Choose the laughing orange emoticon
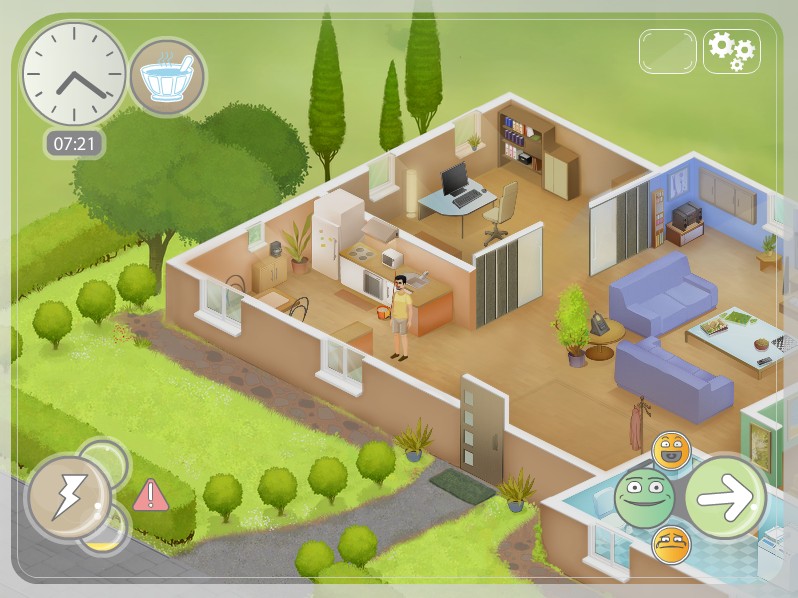The image size is (798, 598). tap(671, 451)
